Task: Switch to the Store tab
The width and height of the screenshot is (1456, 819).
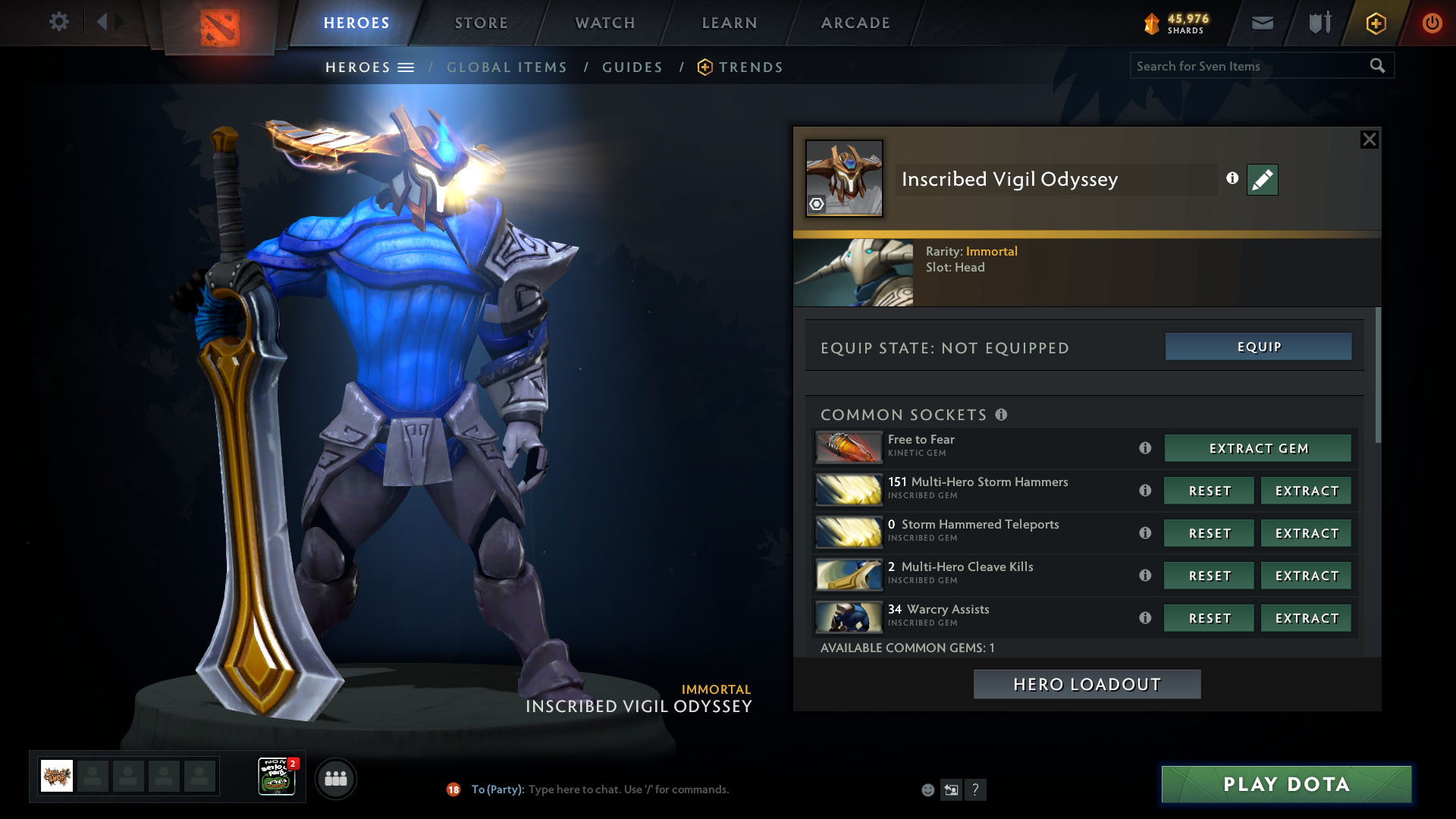Action: [481, 23]
